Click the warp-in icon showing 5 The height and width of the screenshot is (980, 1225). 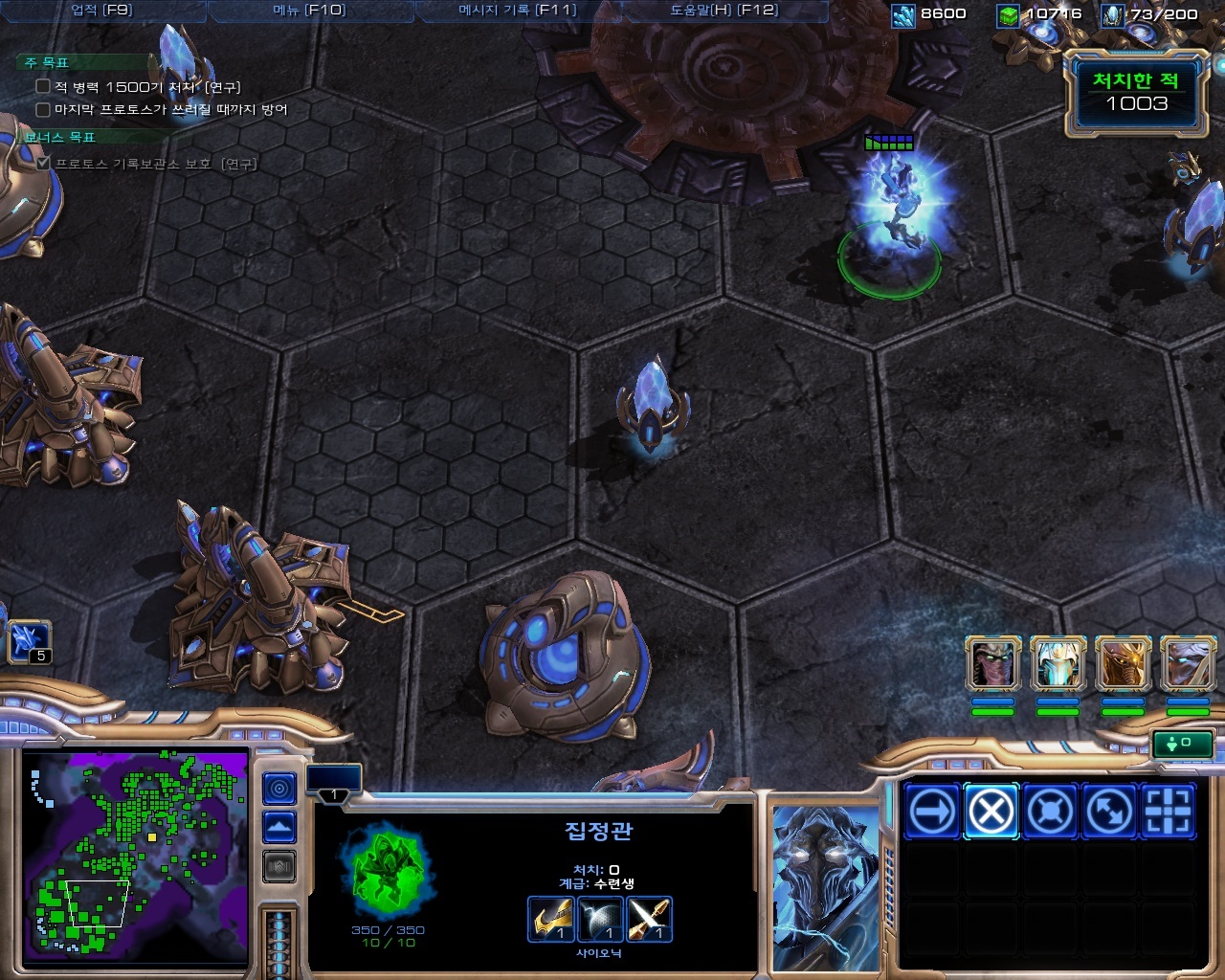pos(29,641)
